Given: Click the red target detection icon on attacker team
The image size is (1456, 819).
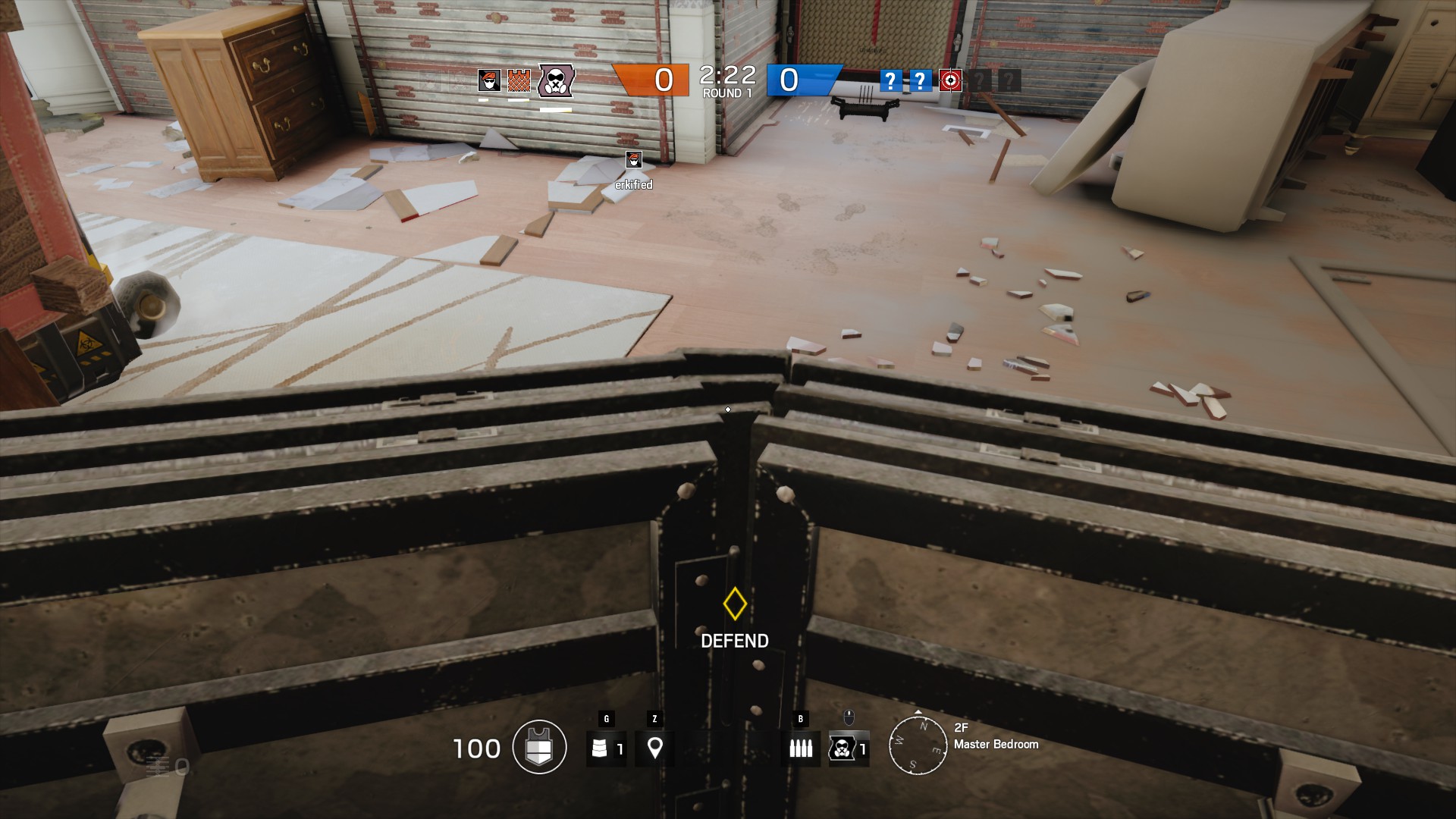Looking at the screenshot, I should click(950, 80).
